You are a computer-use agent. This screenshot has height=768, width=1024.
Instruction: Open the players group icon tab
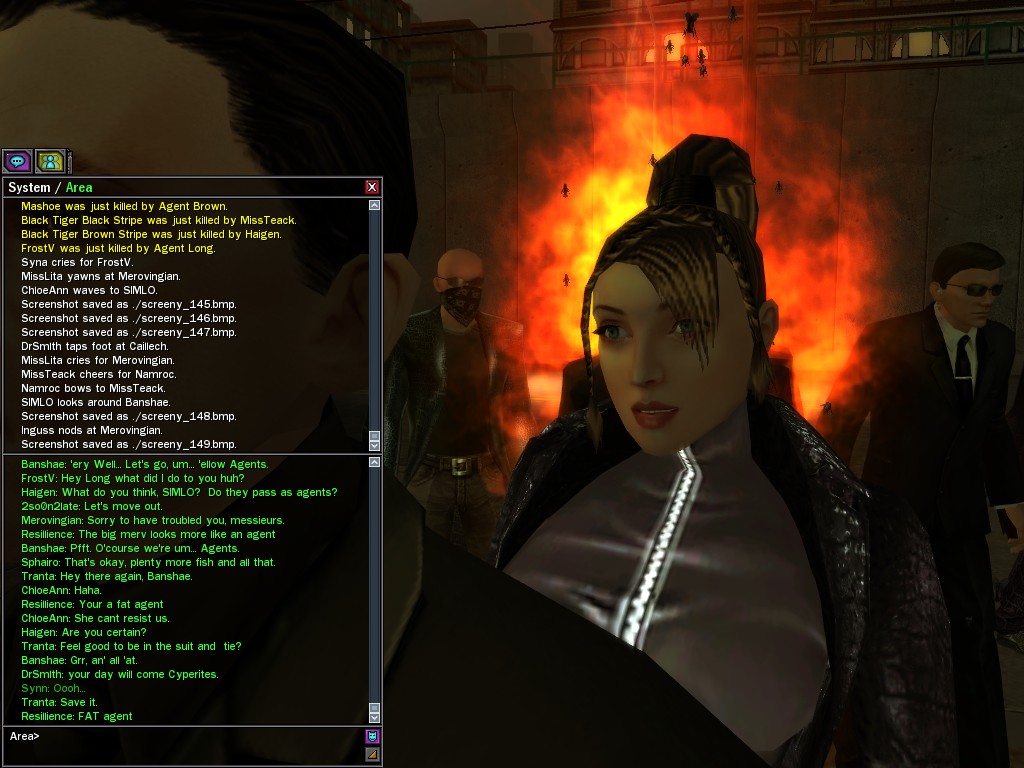coord(50,160)
